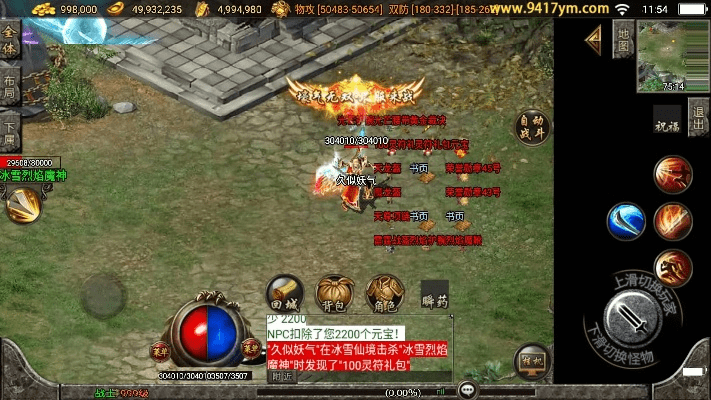The image size is (711, 400).
Task: Open the 布局 layout button
Action: [10, 87]
